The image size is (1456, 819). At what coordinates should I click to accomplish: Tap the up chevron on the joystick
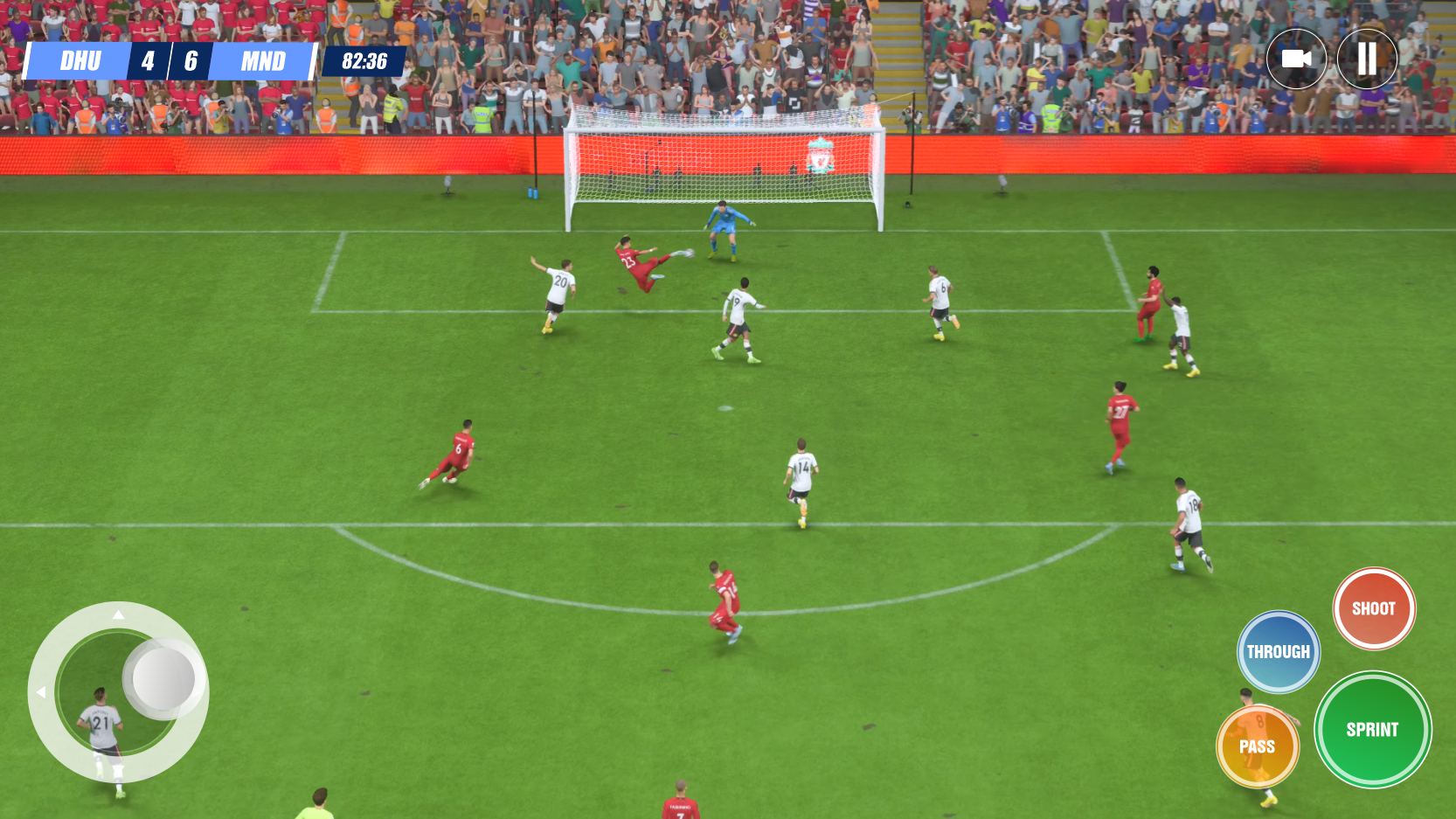pos(121,614)
